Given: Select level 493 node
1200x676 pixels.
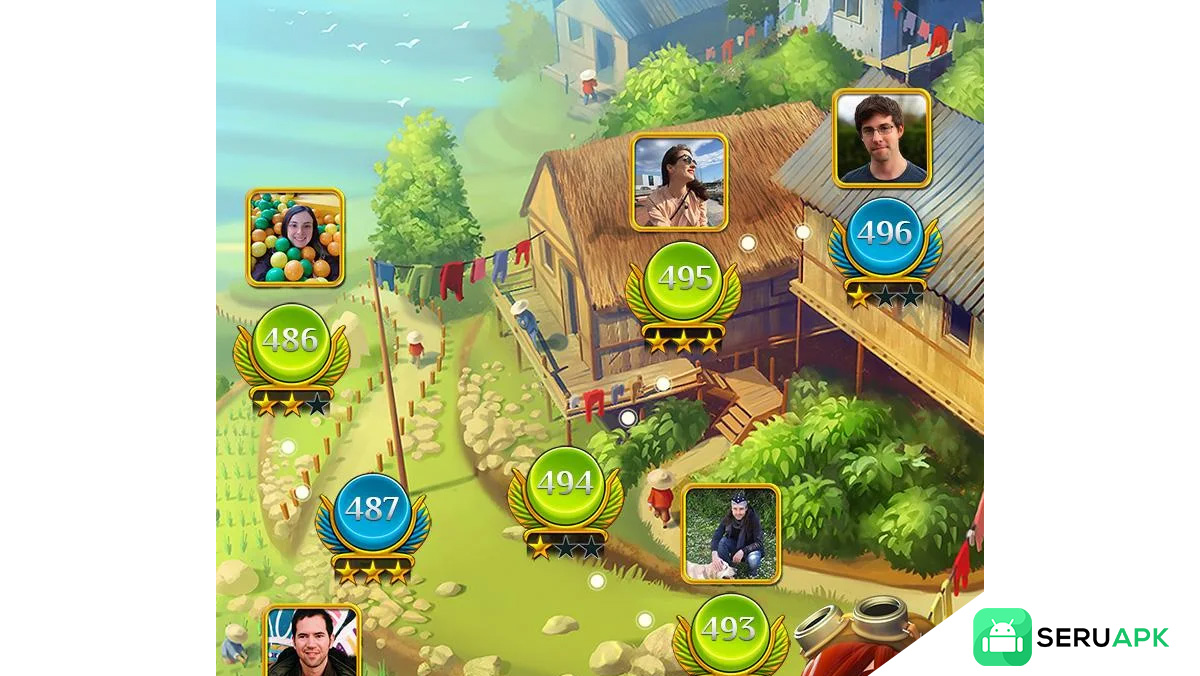Looking at the screenshot, I should tap(728, 630).
